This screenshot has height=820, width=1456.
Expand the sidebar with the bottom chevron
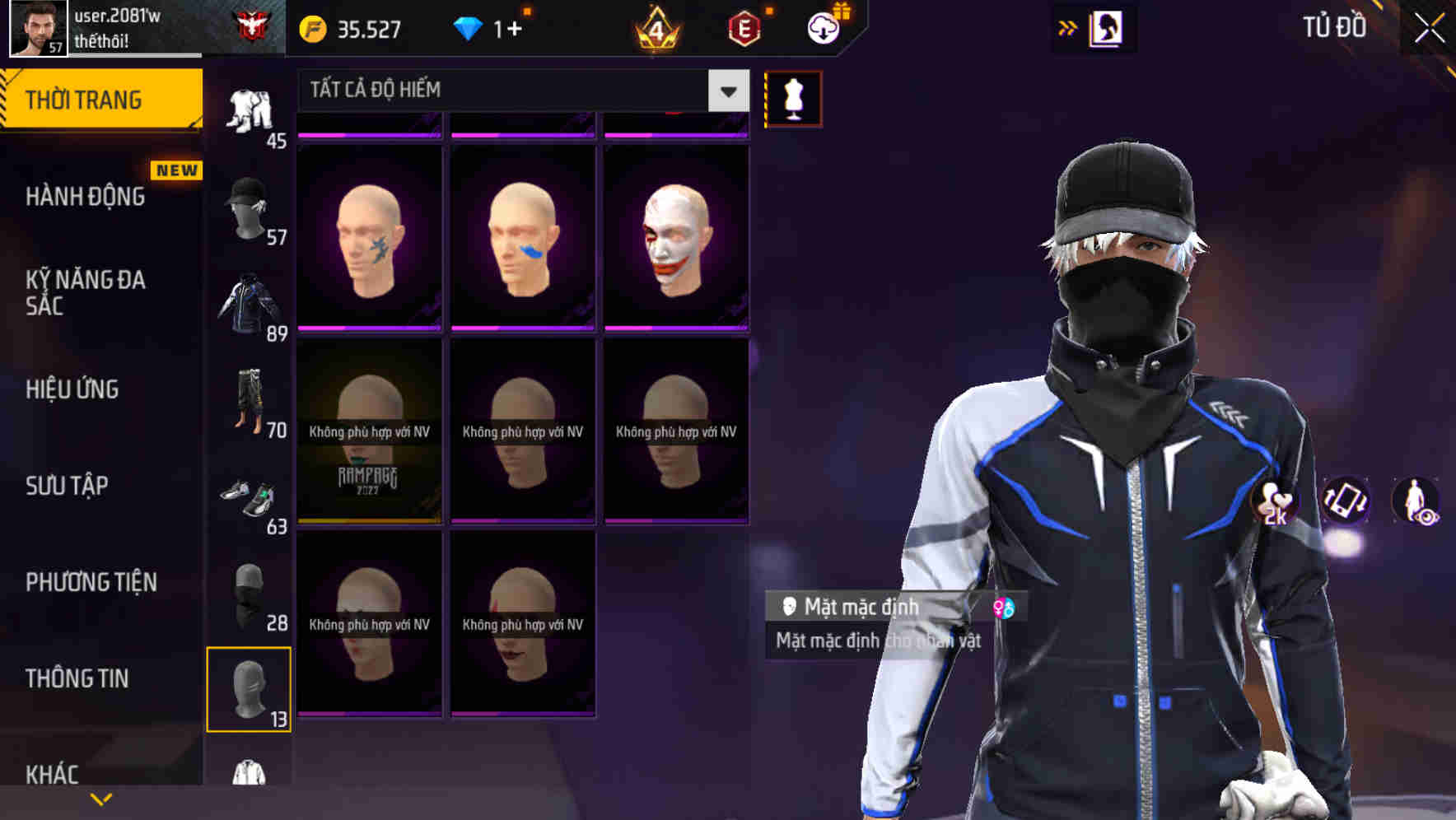click(x=100, y=797)
